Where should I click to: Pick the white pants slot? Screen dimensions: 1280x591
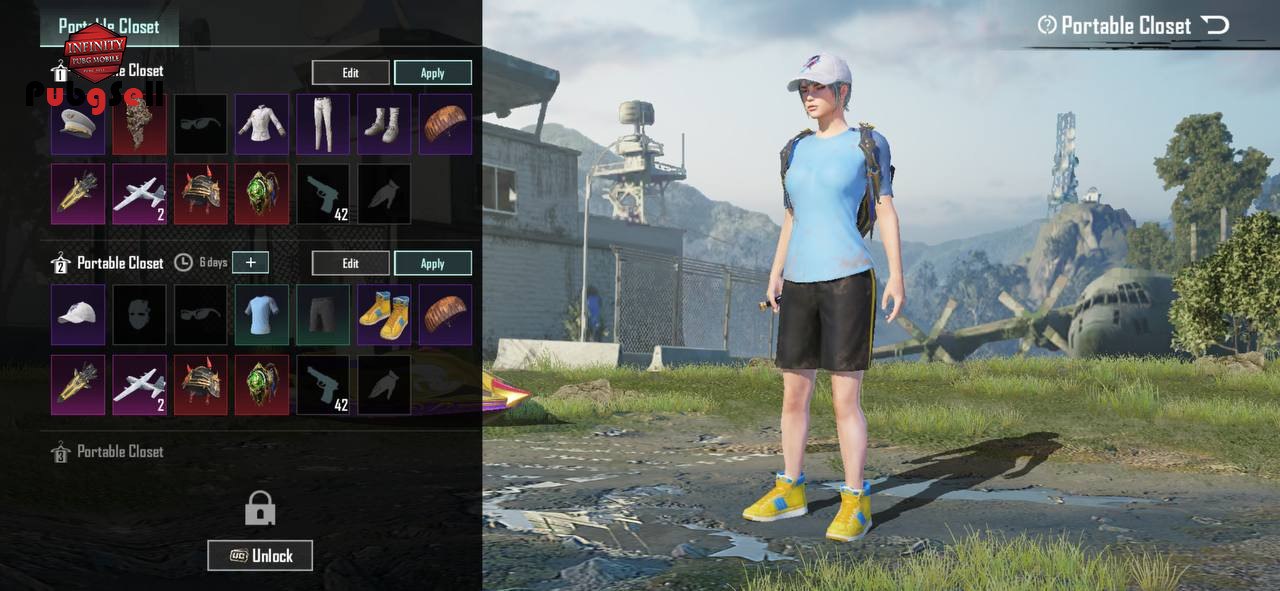pos(323,124)
